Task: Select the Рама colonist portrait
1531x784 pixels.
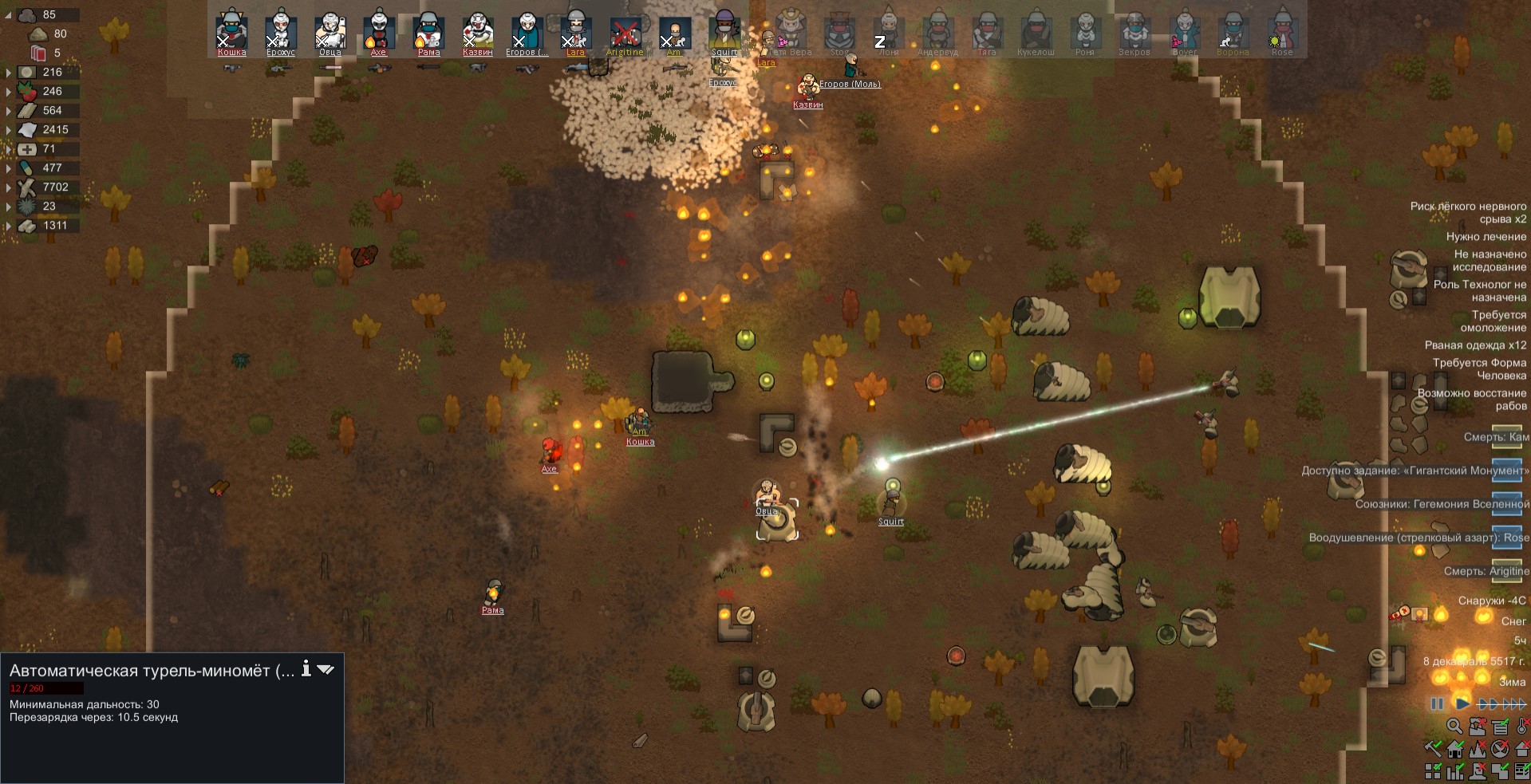Action: tap(428, 32)
